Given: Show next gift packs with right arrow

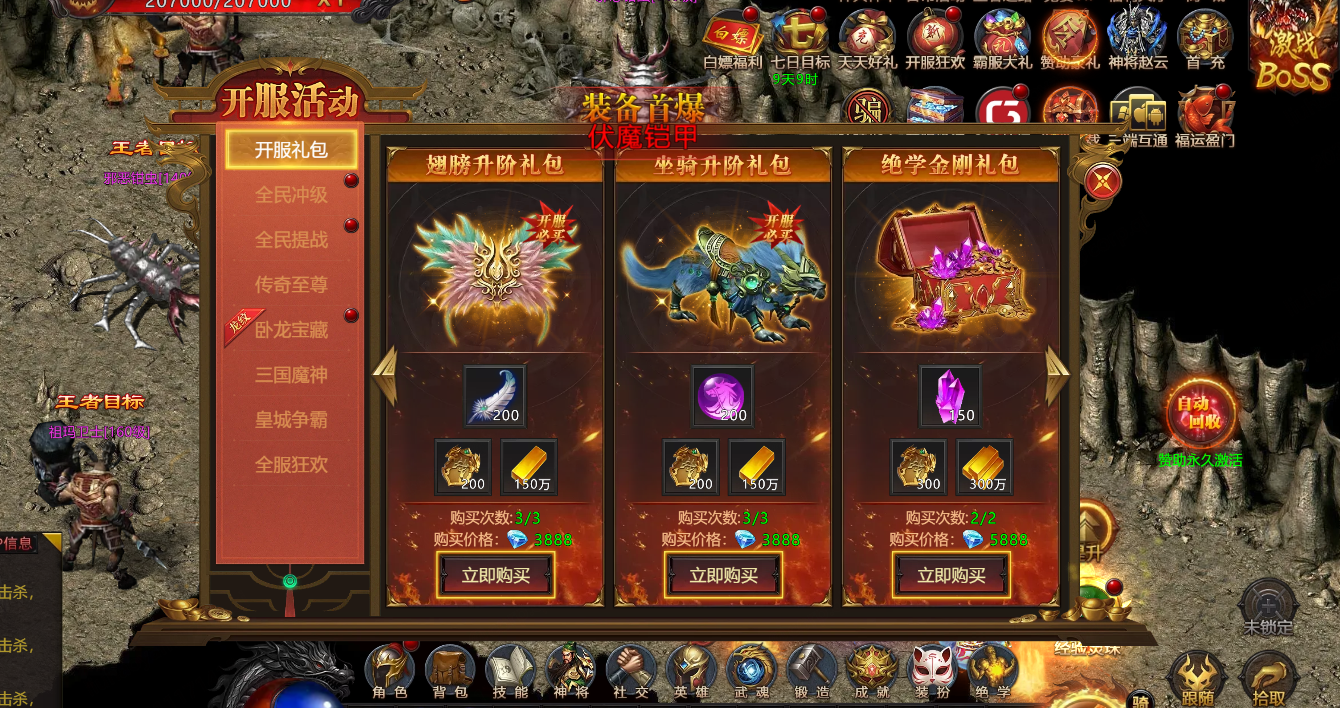Looking at the screenshot, I should coord(1057,376).
